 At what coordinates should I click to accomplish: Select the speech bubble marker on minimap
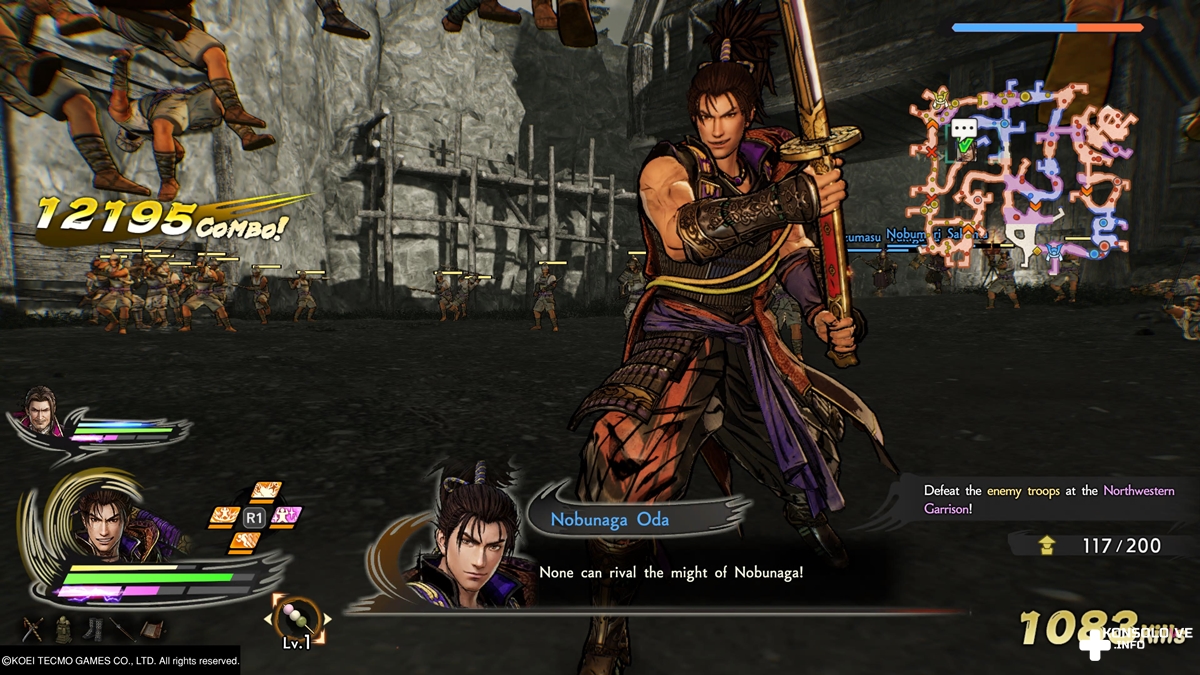tap(963, 129)
